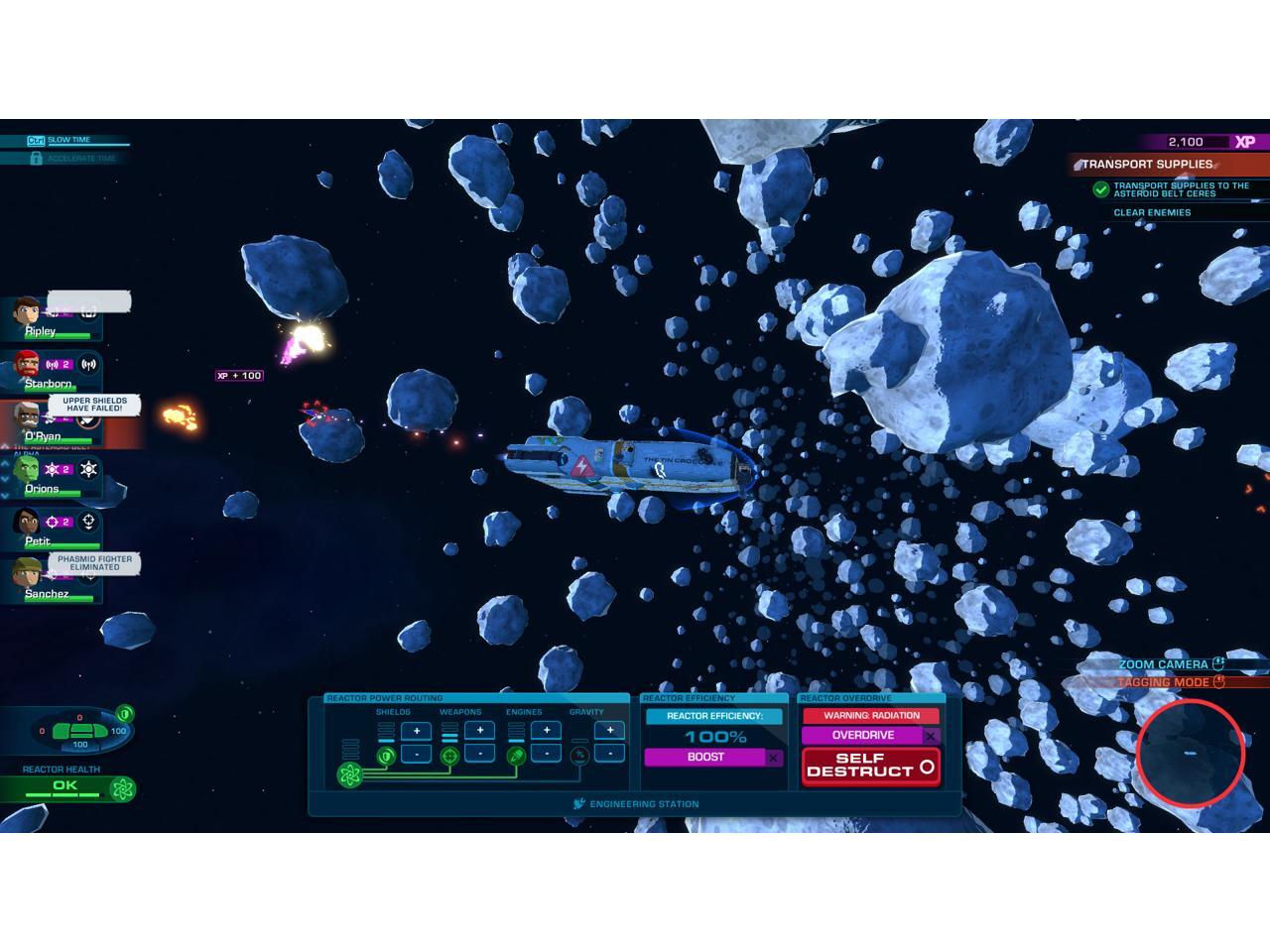Screen dimensions: 1270x952
Task: Add power to Weapons with plus button
Action: tap(480, 731)
